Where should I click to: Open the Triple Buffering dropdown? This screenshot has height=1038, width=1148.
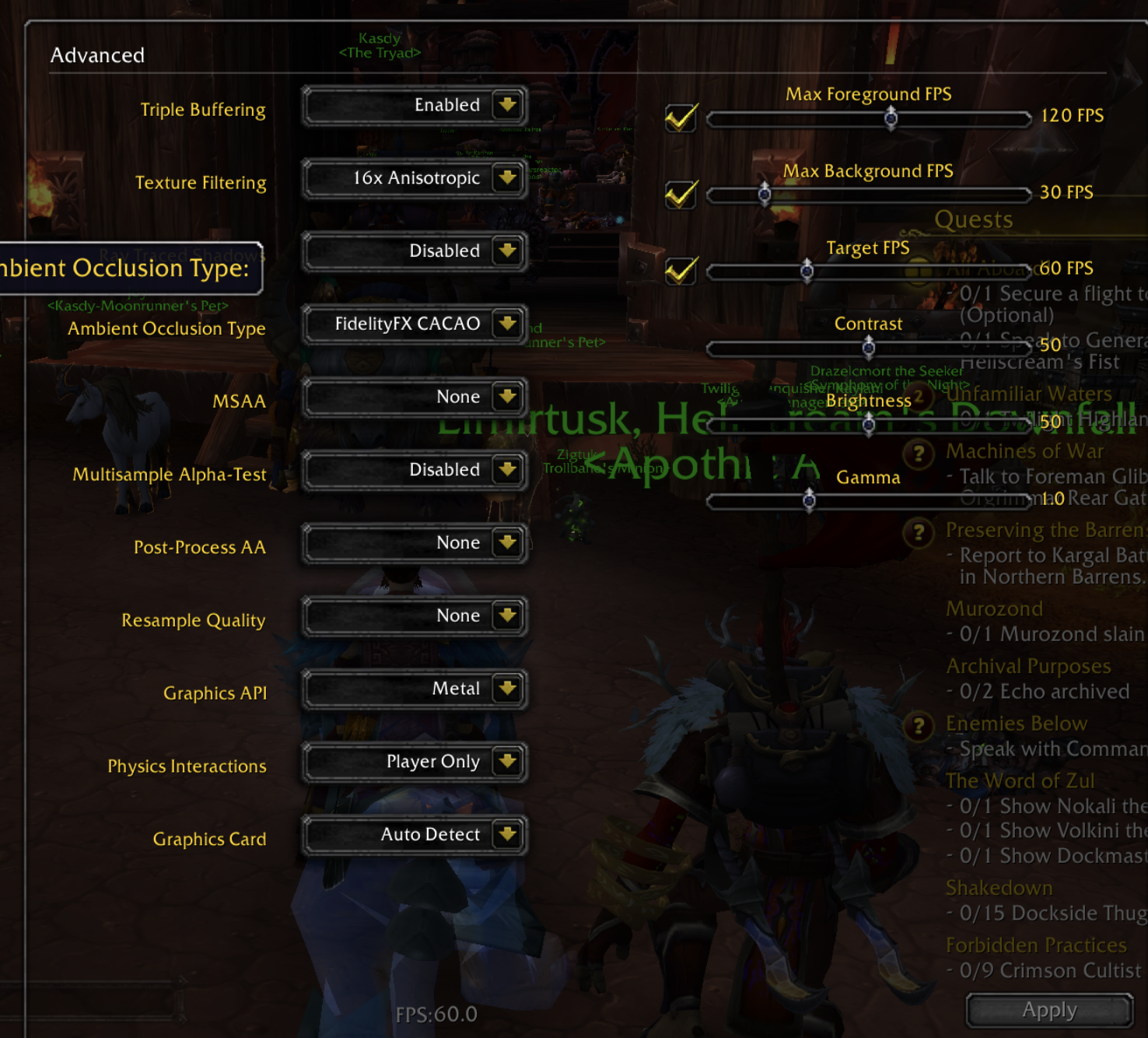tap(507, 105)
